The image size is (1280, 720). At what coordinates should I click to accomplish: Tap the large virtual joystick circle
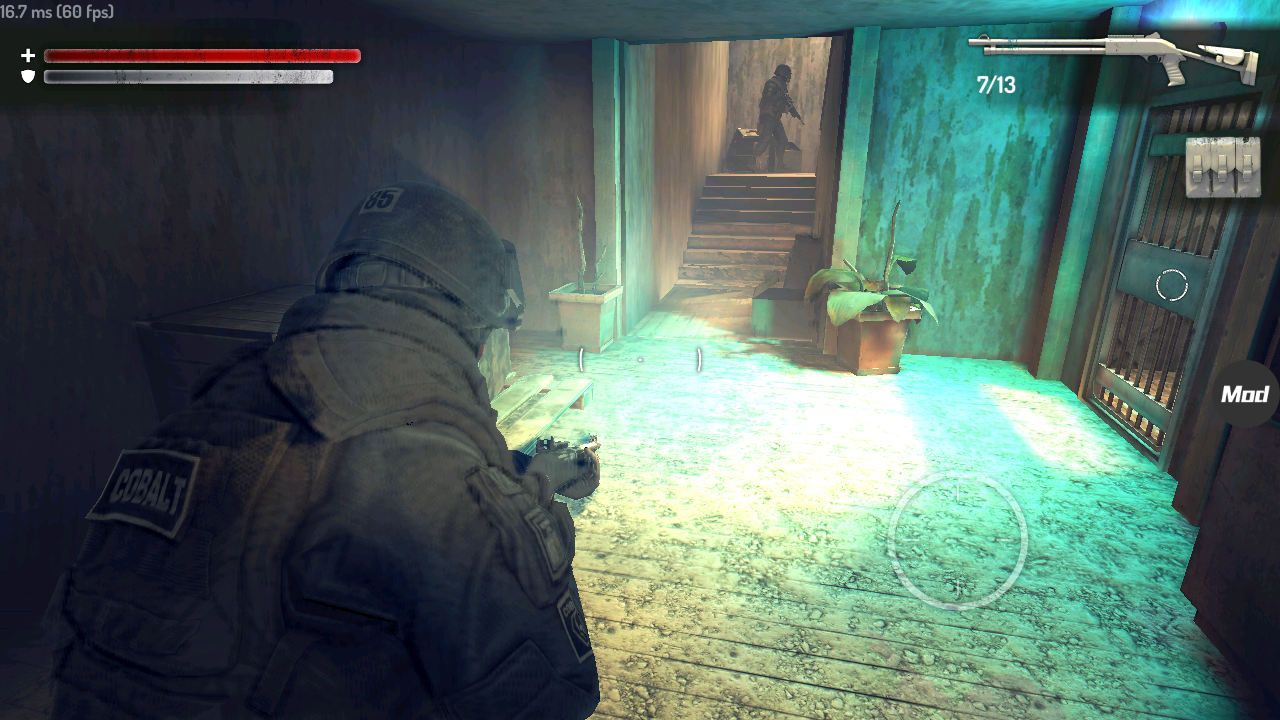[x=958, y=540]
